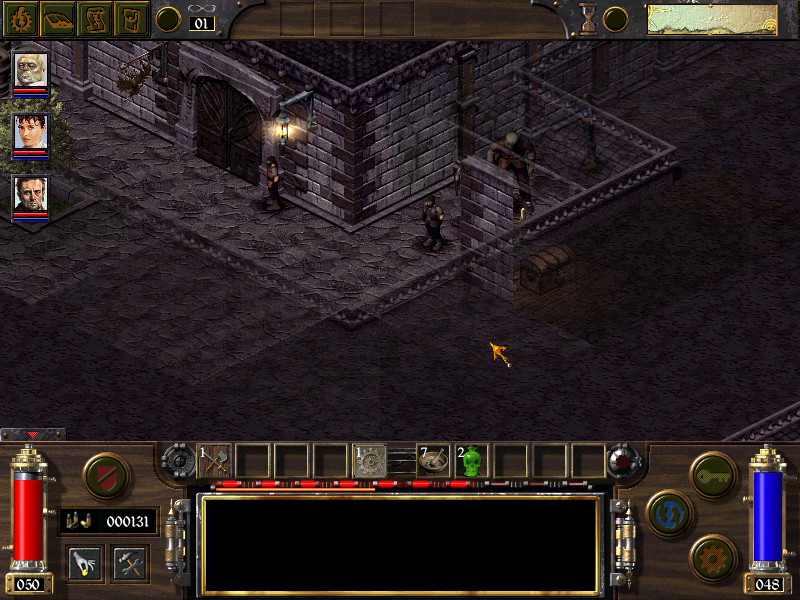The image size is (800, 600).
Task: Open the map scroll icon
Action: pyautogui.click(x=95, y=18)
